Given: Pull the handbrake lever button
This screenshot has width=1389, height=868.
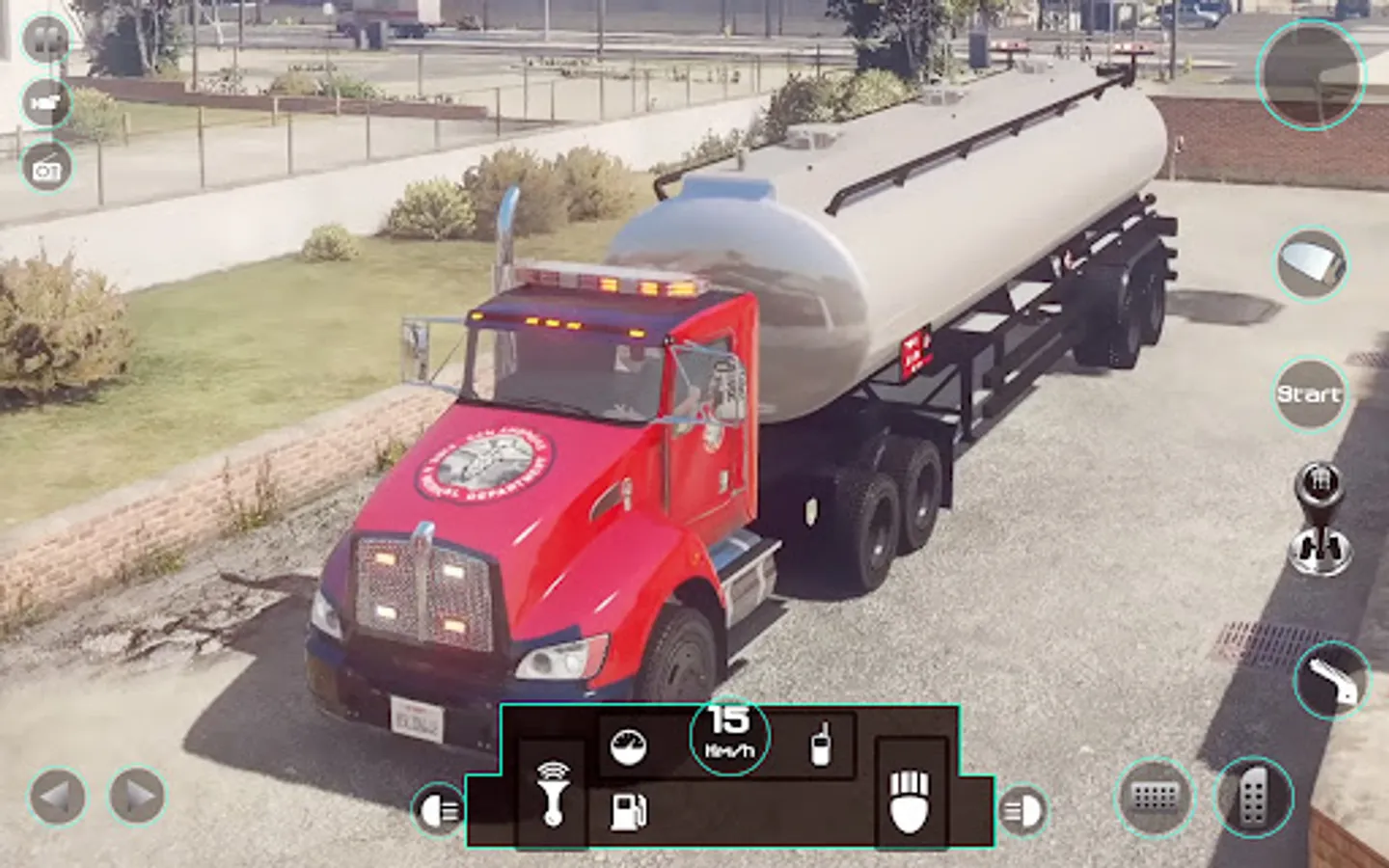Looking at the screenshot, I should click(x=1332, y=680).
